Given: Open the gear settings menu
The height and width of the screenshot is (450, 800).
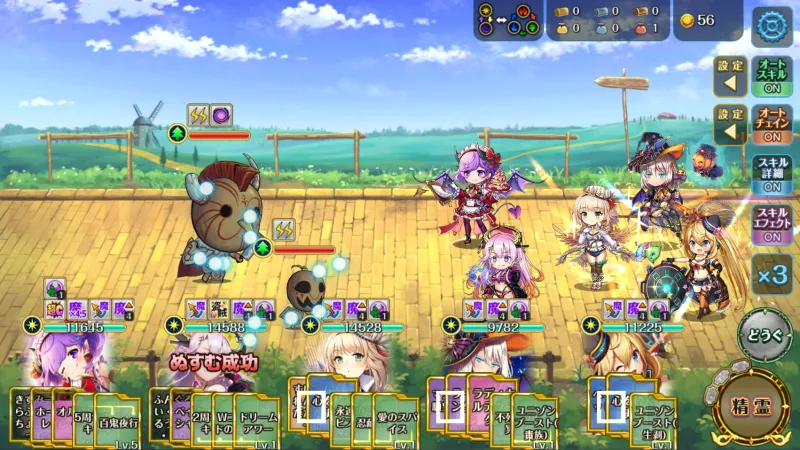Looking at the screenshot, I should (x=771, y=26).
